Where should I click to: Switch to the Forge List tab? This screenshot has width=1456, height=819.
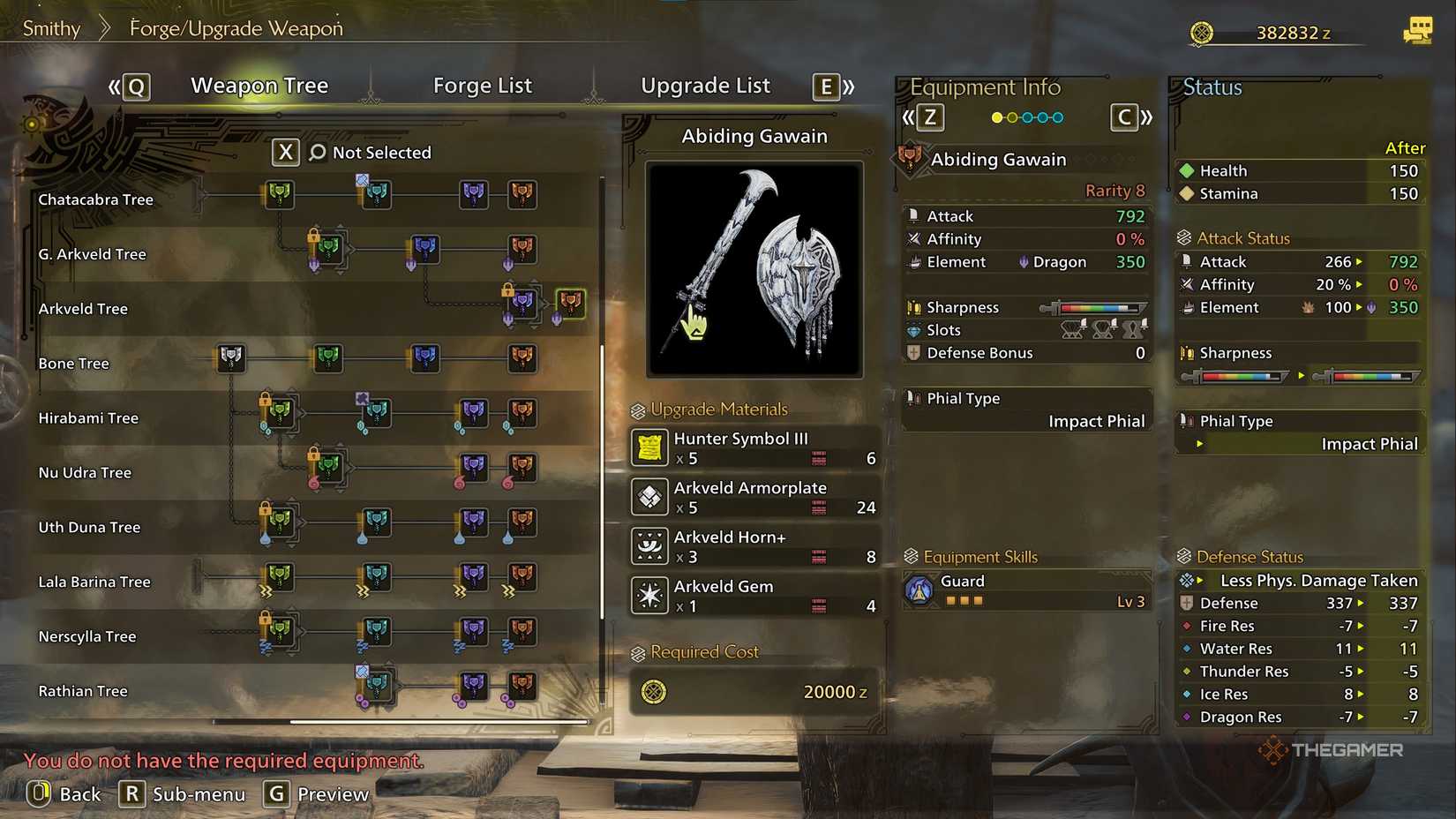[482, 85]
